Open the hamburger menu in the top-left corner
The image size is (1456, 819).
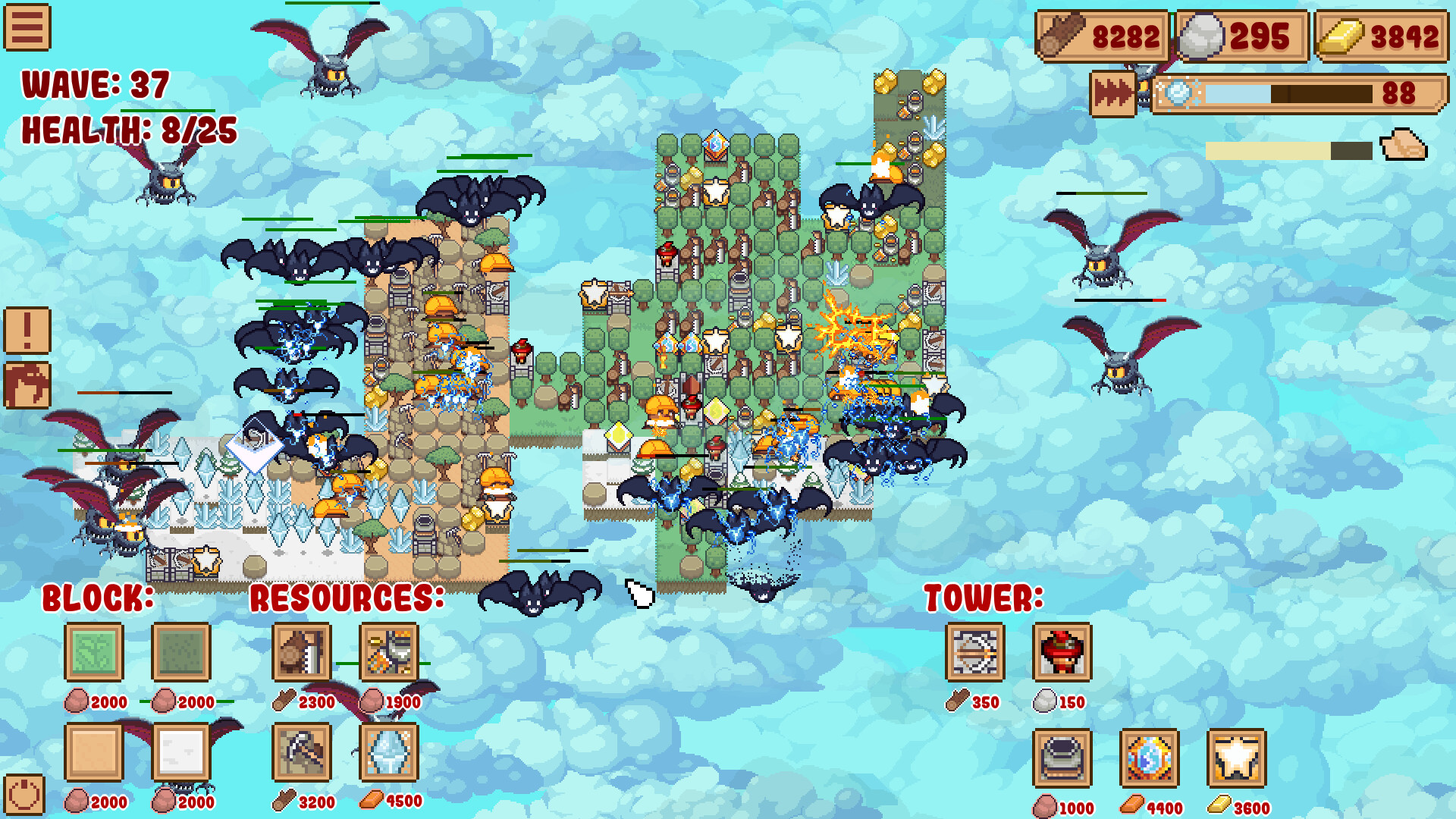click(27, 27)
